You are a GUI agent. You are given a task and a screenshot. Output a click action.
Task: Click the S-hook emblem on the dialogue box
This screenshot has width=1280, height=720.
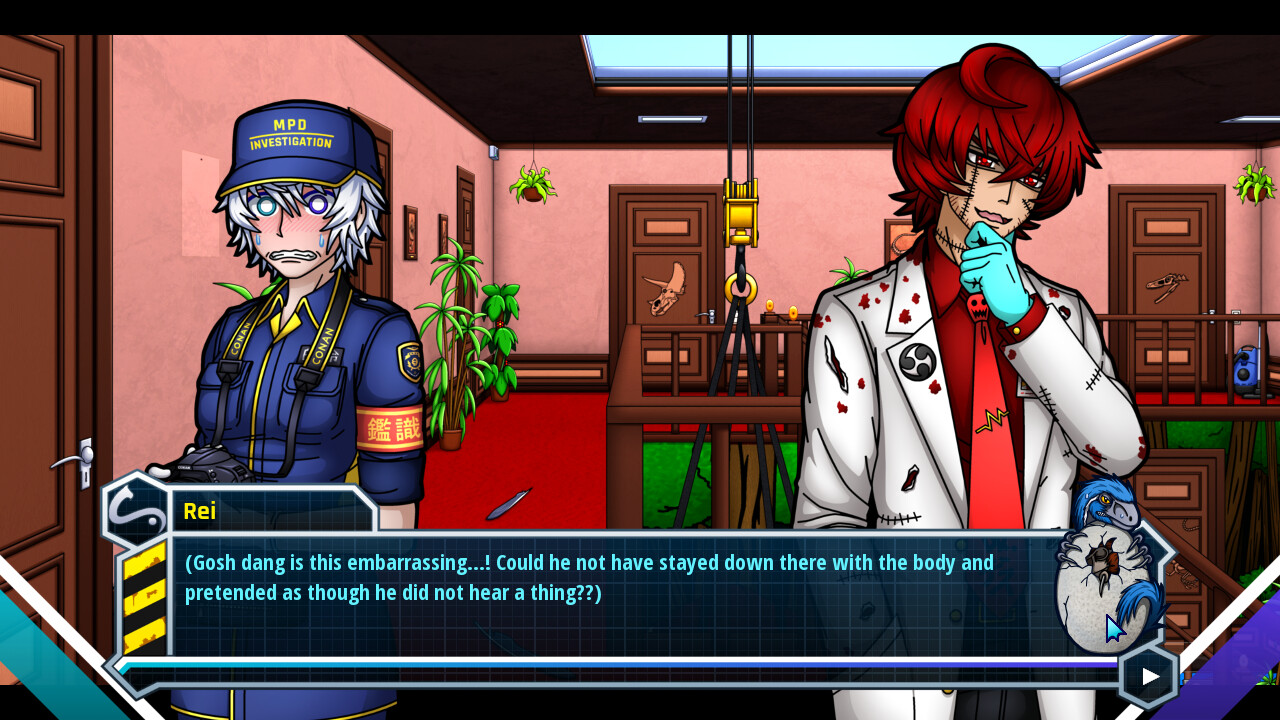tap(133, 512)
